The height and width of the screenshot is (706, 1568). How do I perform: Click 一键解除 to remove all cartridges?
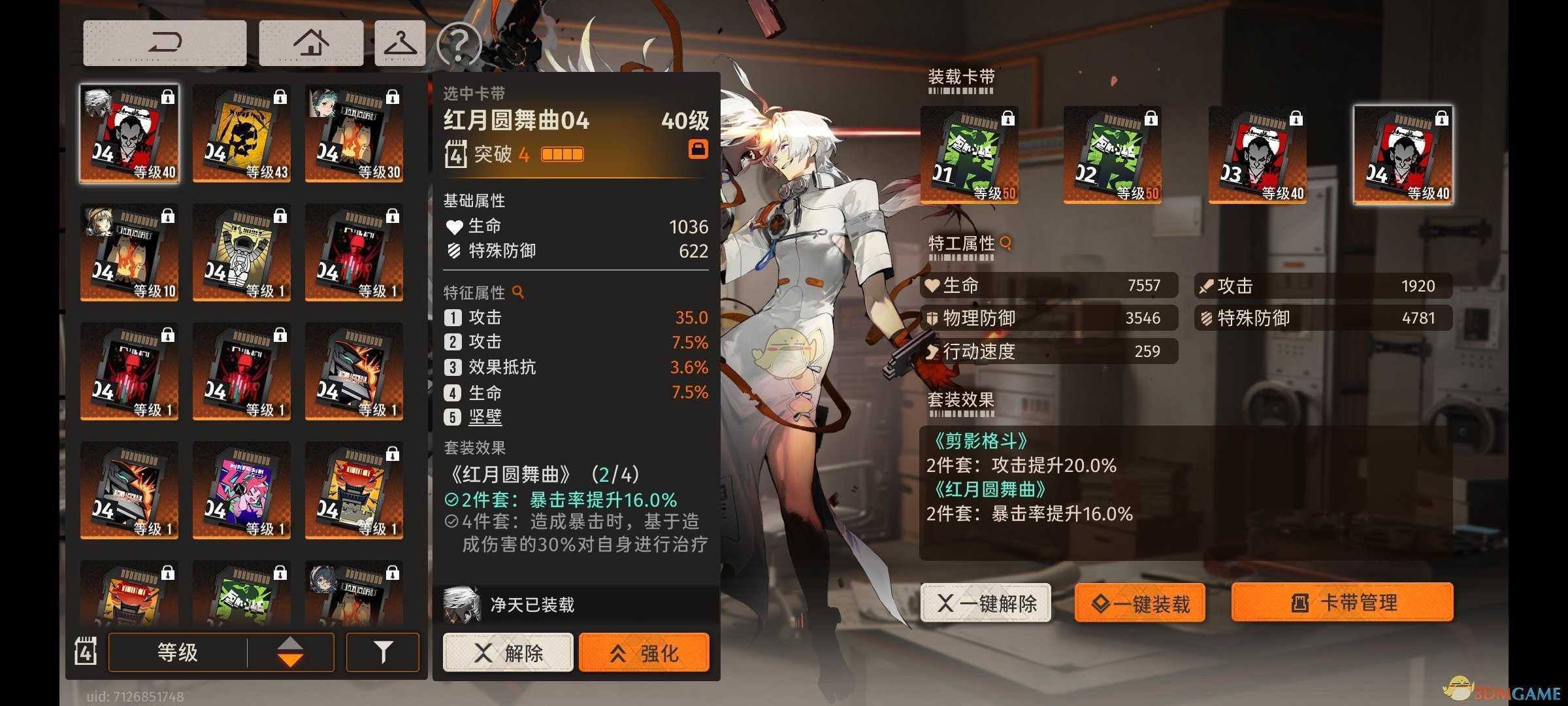coord(985,603)
